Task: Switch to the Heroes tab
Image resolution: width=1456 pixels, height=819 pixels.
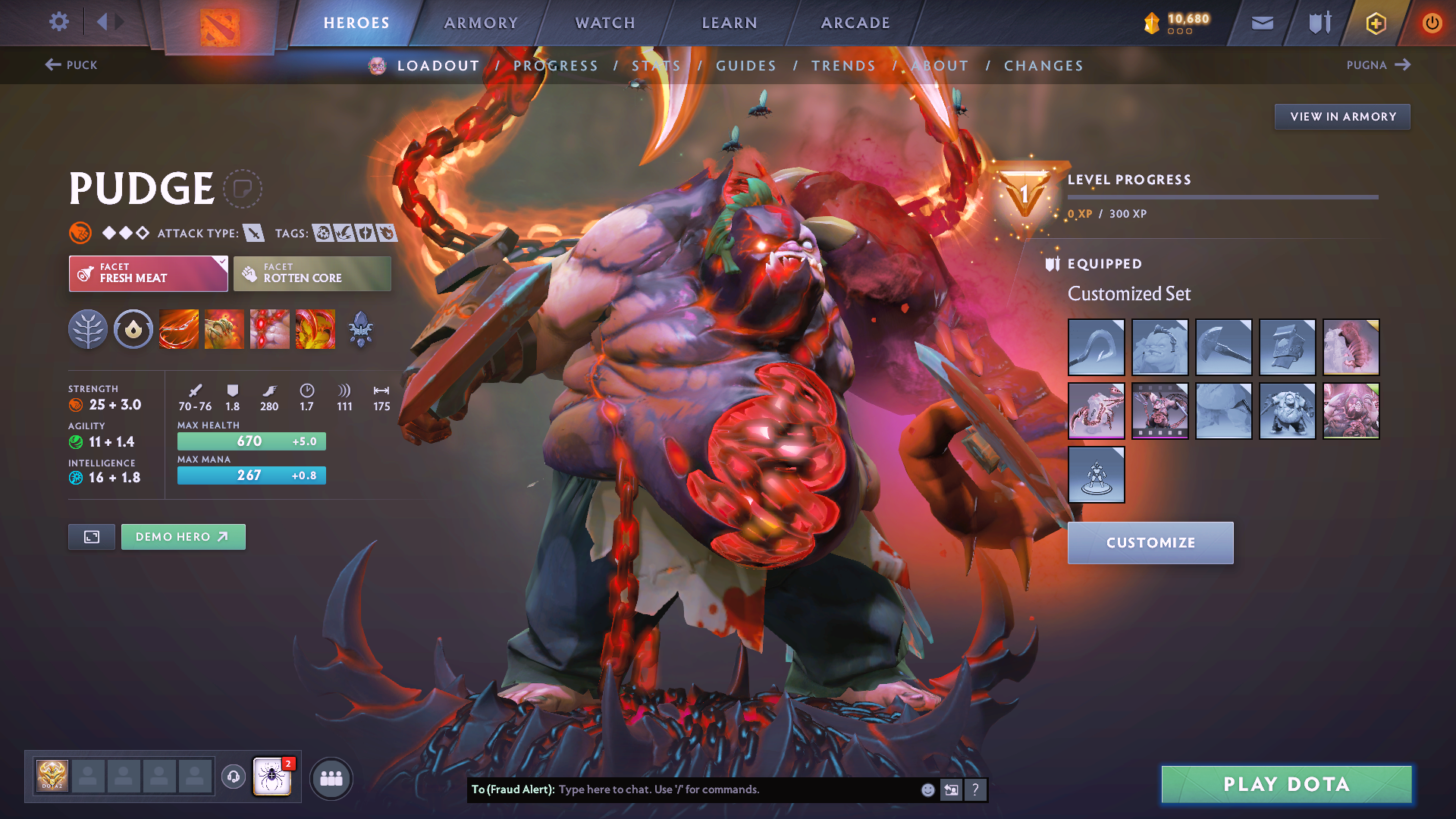Action: [x=356, y=23]
